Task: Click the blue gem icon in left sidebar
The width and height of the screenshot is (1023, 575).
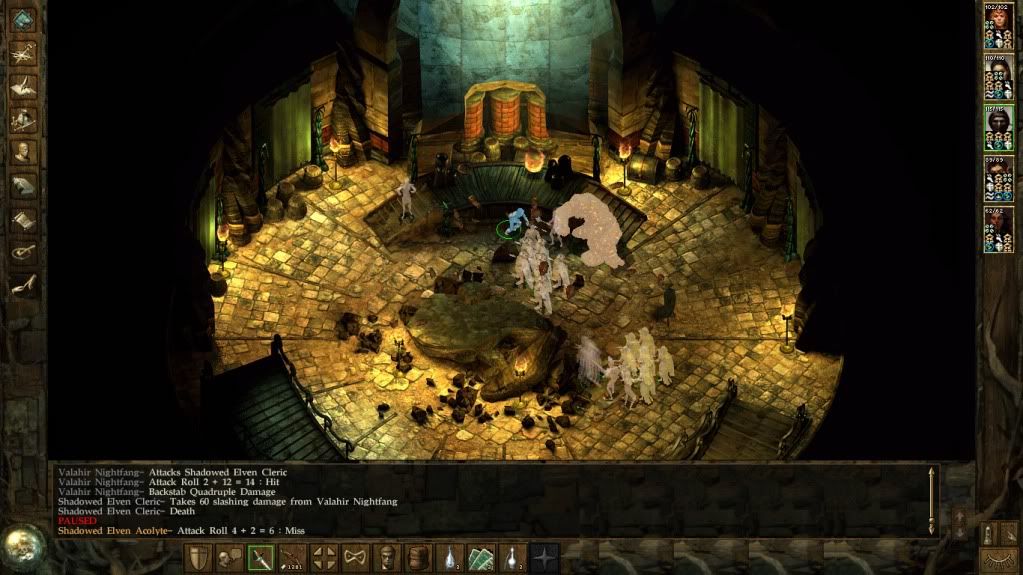Action: click(x=23, y=19)
